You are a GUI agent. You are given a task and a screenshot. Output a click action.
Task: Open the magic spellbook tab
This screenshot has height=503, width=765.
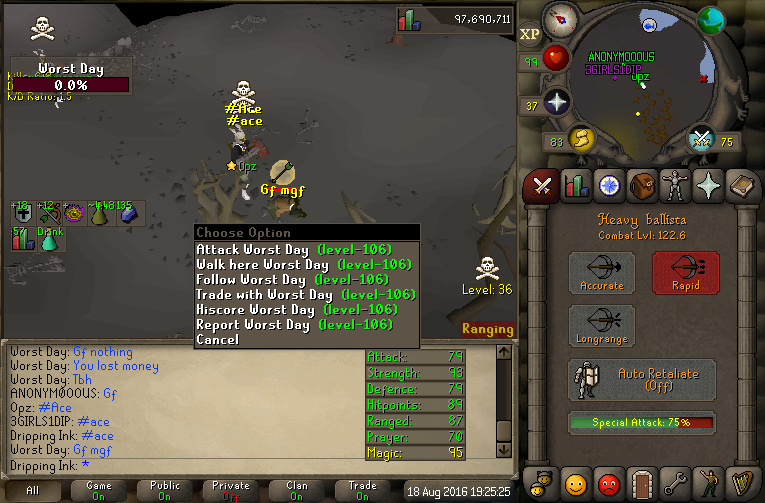point(744,186)
